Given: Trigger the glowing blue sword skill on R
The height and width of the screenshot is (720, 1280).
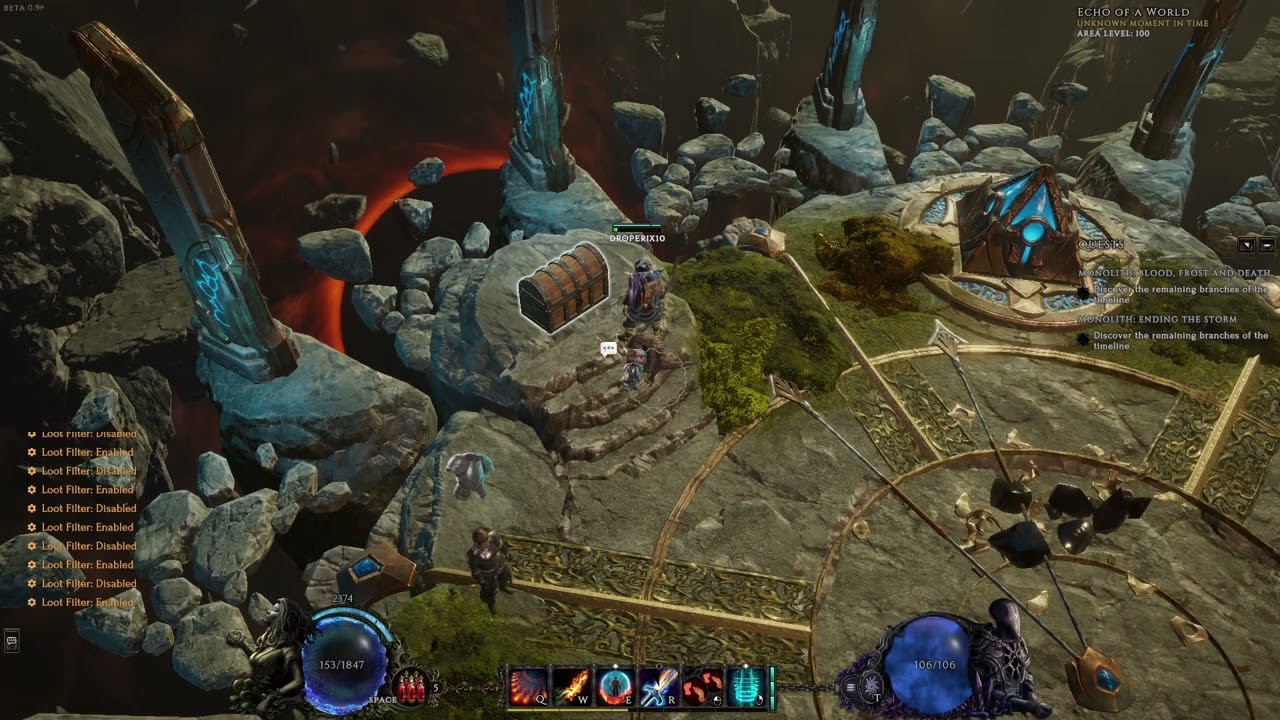Looking at the screenshot, I should pyautogui.click(x=657, y=687).
